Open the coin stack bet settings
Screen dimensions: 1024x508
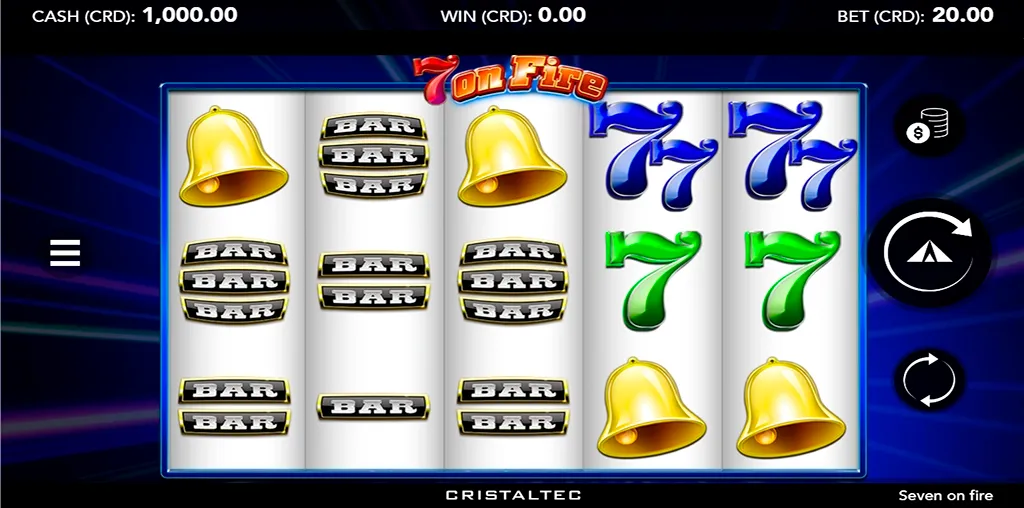pyautogui.click(x=929, y=126)
